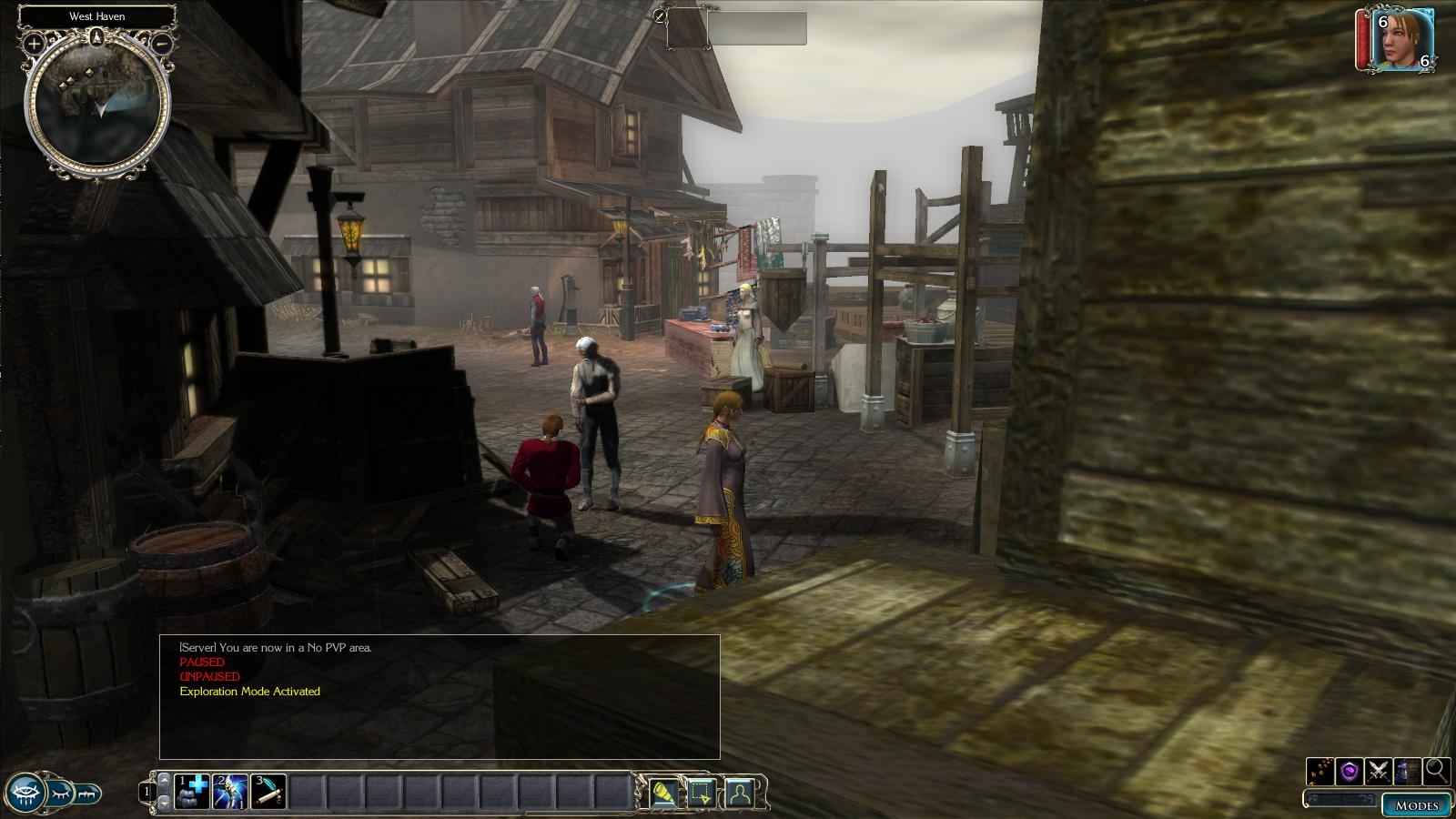Go to the next hotbar page
Screen dimensions: 1456x819
coord(164,804)
